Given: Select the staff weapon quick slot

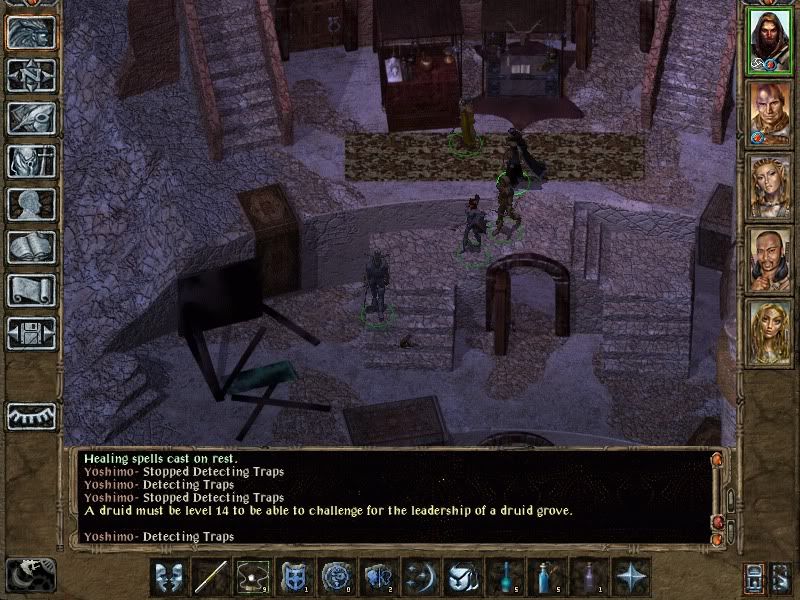Looking at the screenshot, I should pos(212,578).
